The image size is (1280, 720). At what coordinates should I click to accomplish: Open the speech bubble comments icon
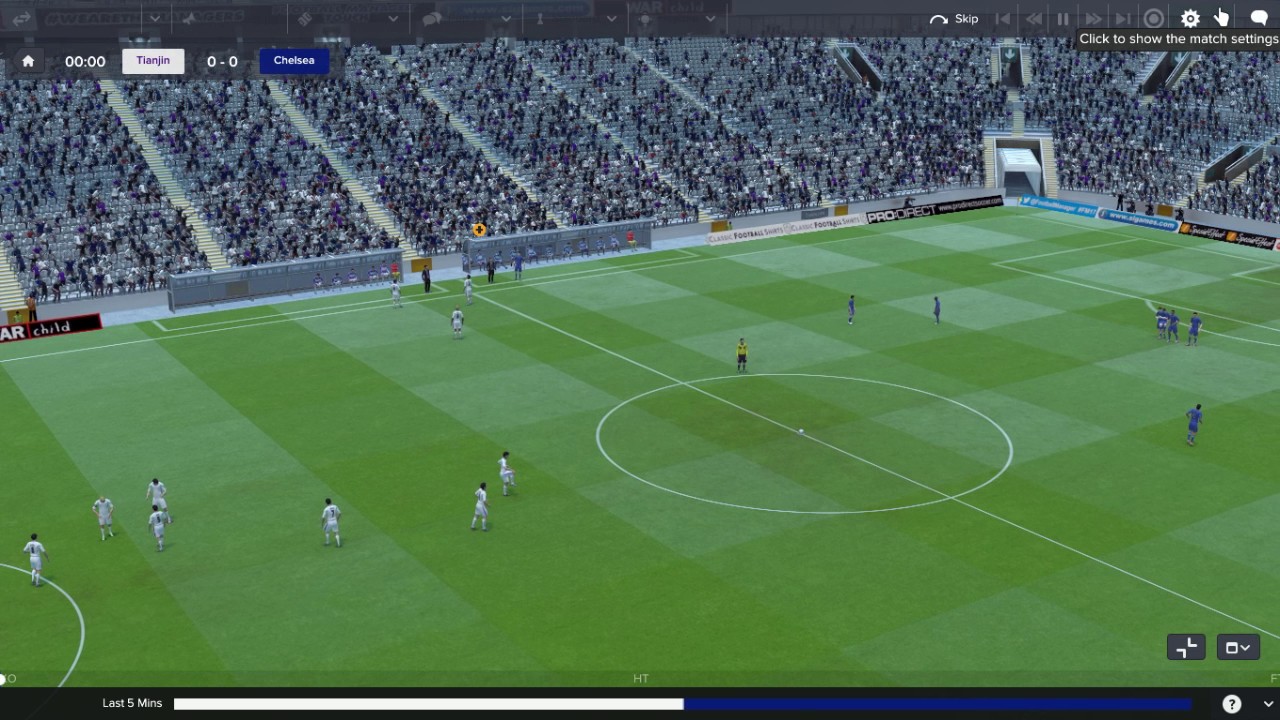[x=1259, y=19]
